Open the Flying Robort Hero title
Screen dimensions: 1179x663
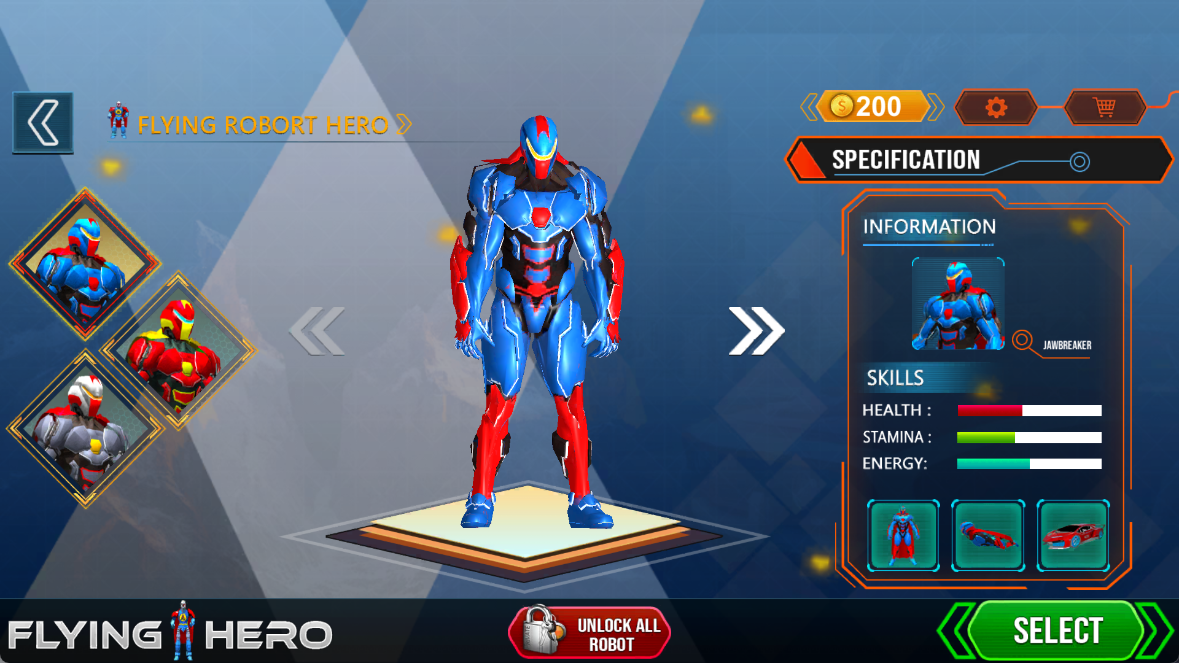point(262,125)
